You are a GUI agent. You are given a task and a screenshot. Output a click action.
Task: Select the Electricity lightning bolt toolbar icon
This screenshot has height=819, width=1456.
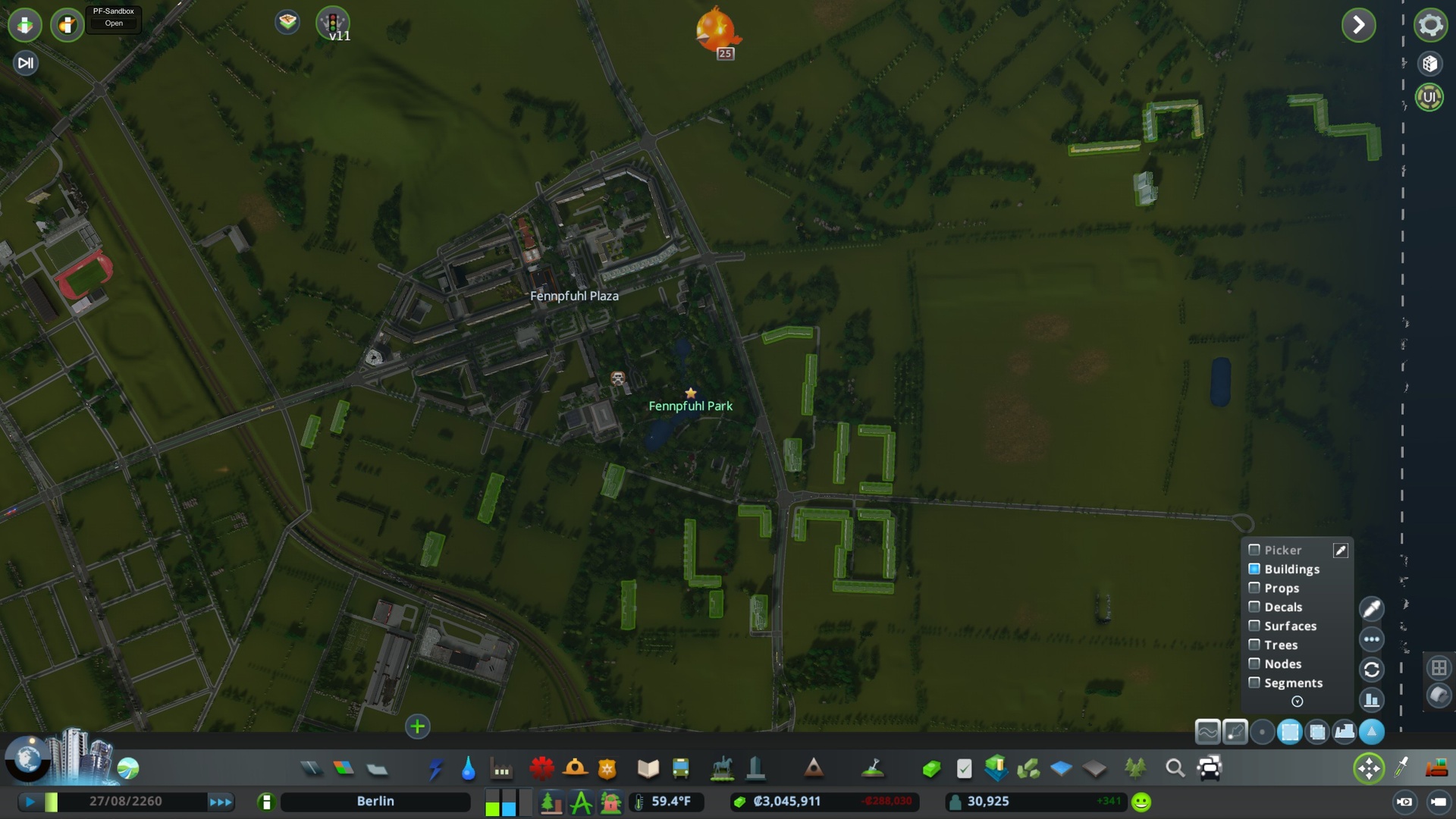435,768
